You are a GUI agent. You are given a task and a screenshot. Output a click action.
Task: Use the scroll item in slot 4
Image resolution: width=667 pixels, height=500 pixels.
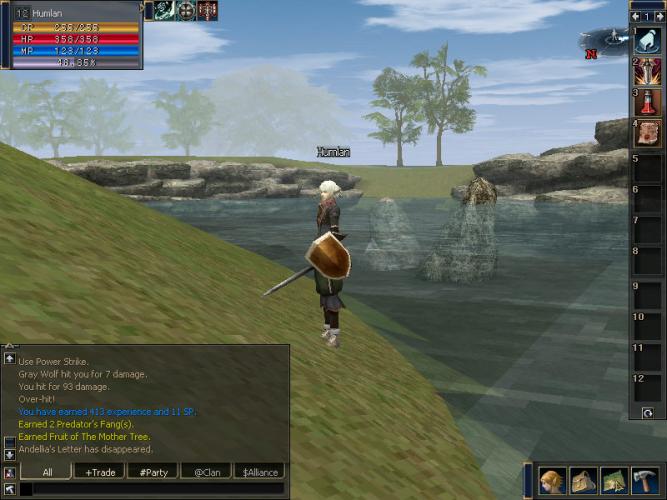(647, 133)
